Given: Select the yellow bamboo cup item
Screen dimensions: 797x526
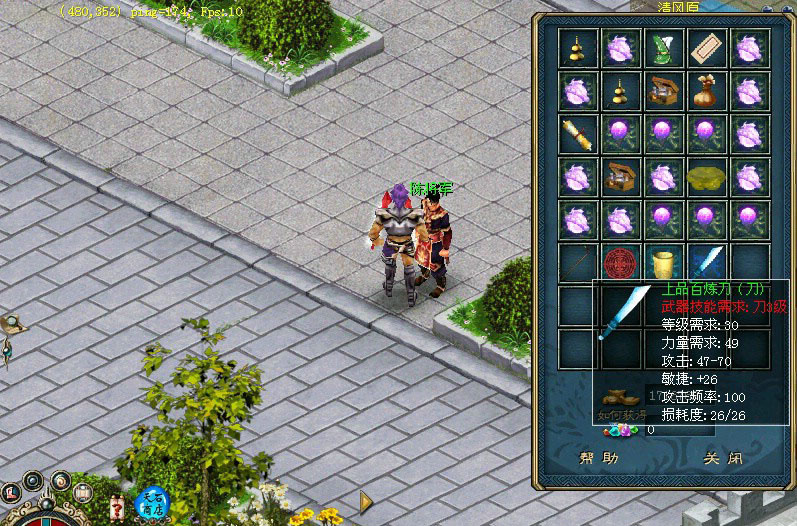Looking at the screenshot, I should 664,263.
